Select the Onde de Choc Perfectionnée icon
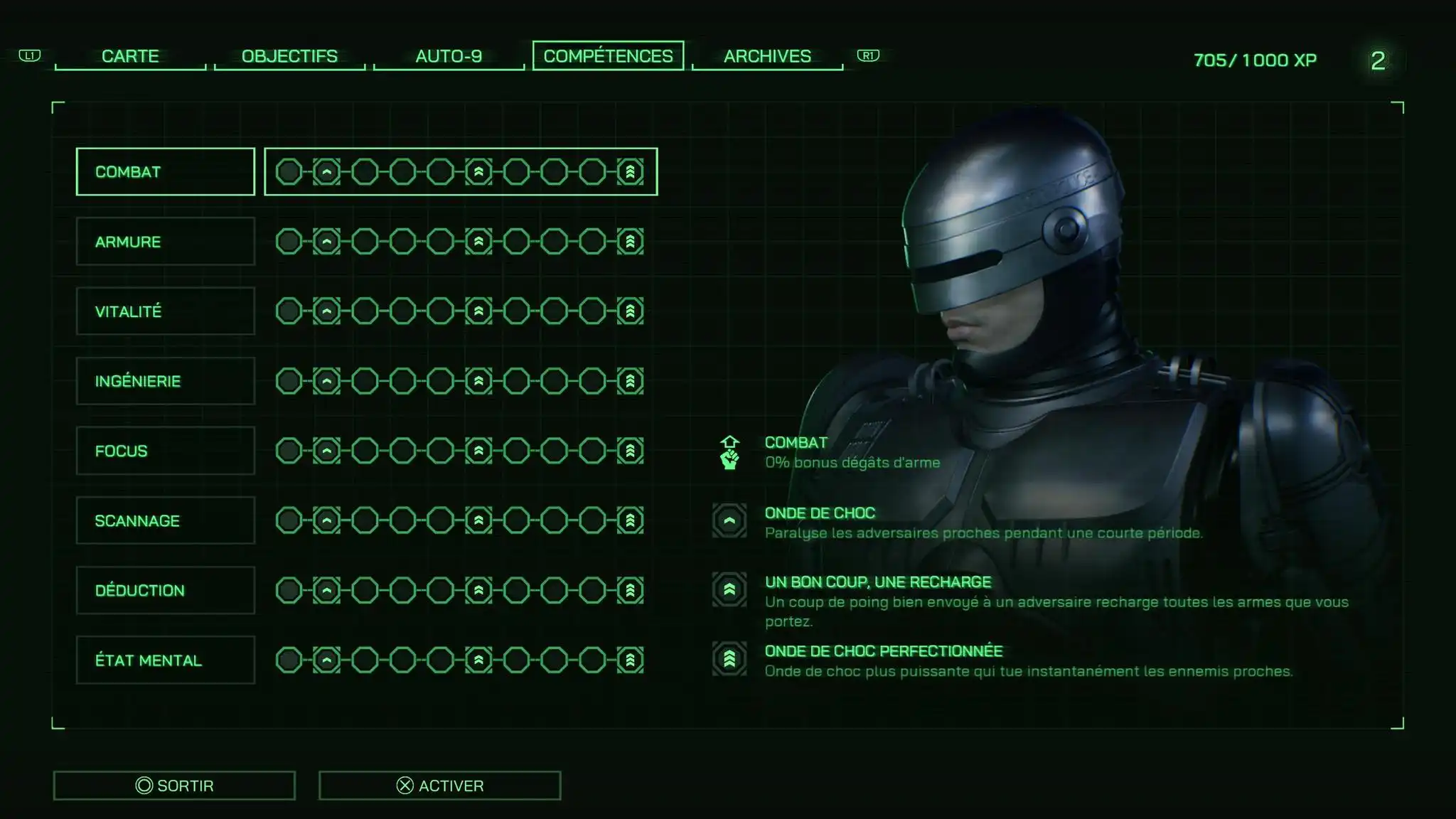The image size is (1456, 819). pos(729,659)
